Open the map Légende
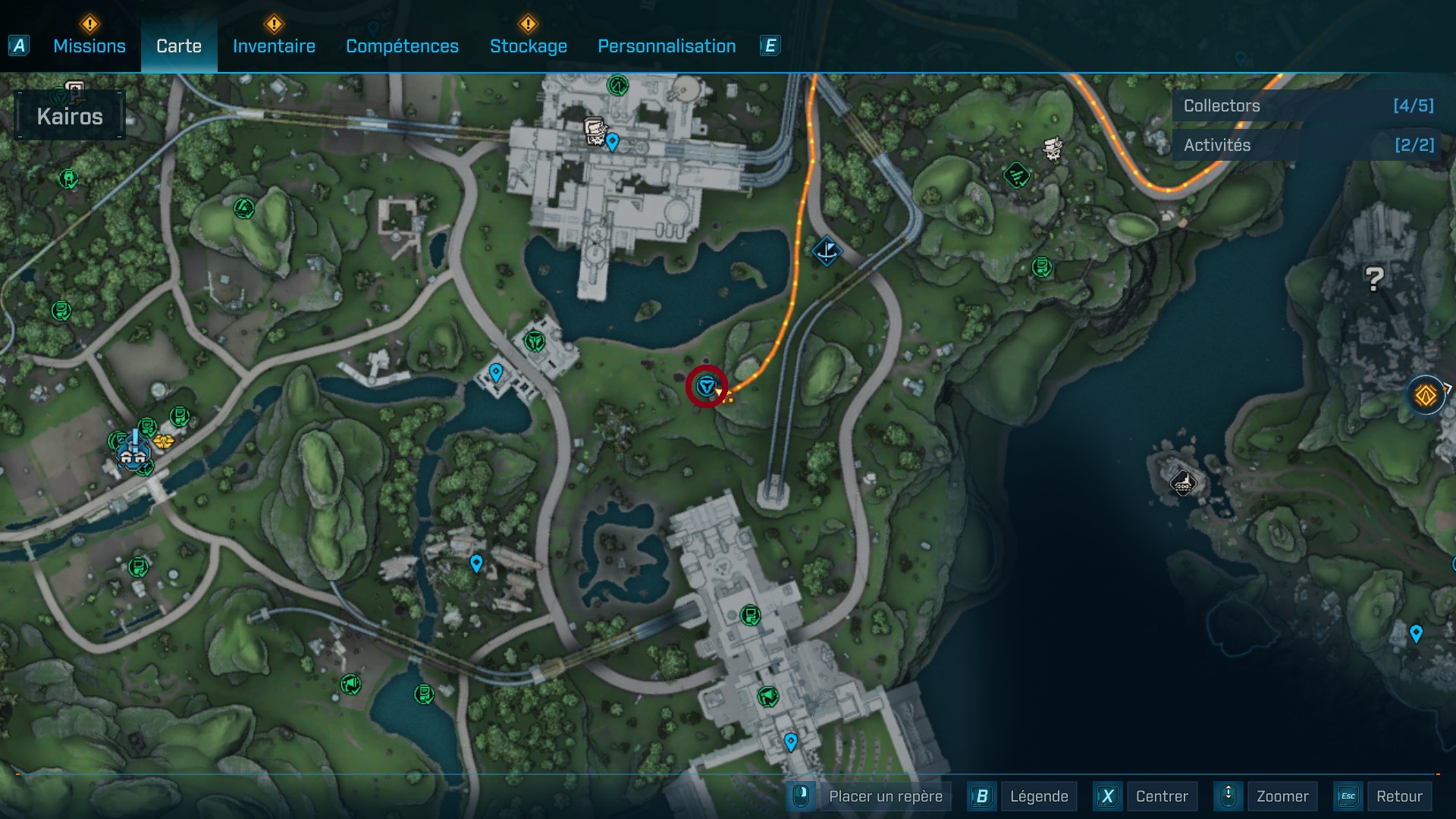 tap(1038, 796)
